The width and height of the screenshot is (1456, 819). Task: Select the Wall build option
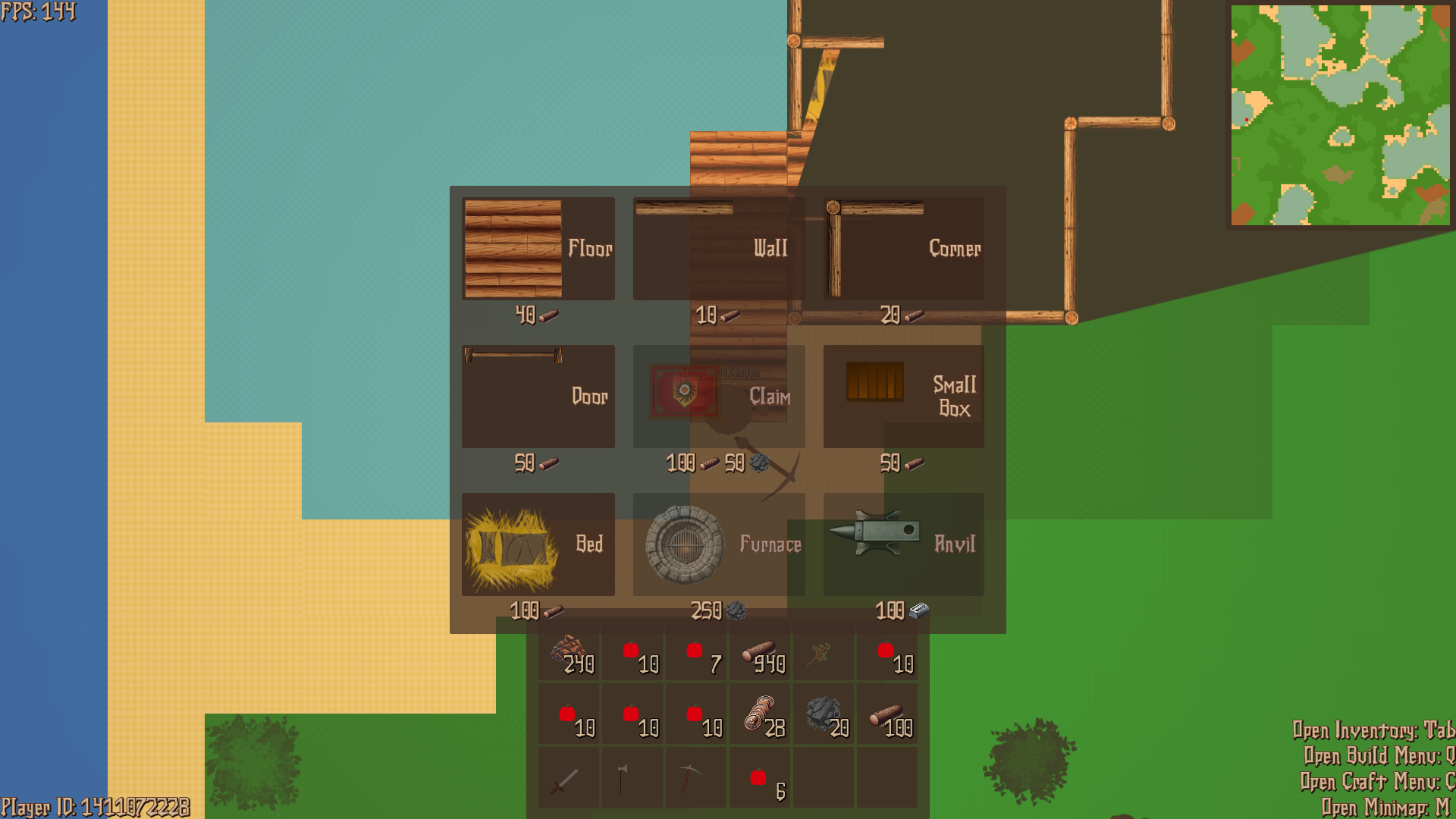pos(717,247)
